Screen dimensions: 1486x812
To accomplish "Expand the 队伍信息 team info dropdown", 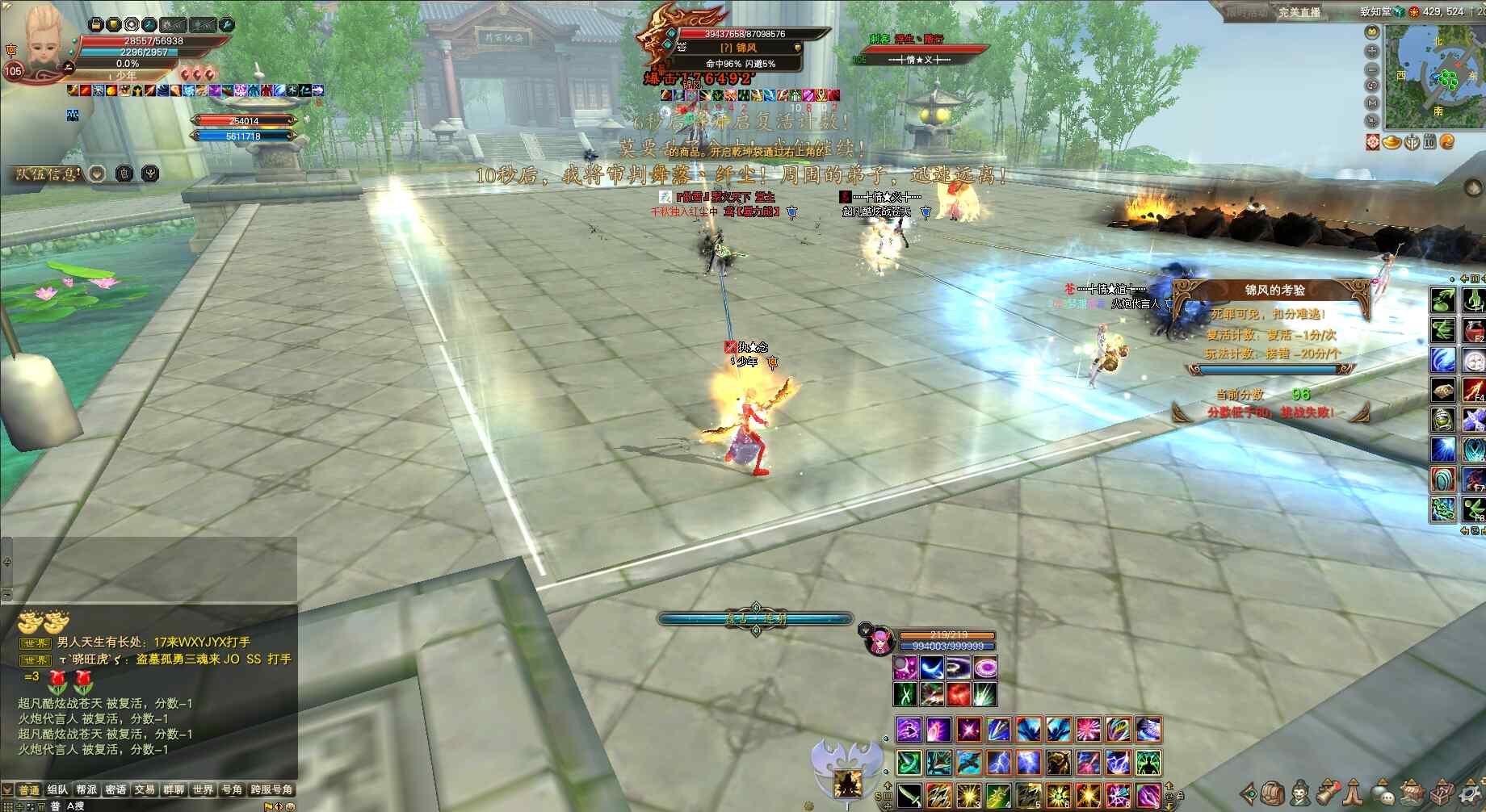I will 97,174.
